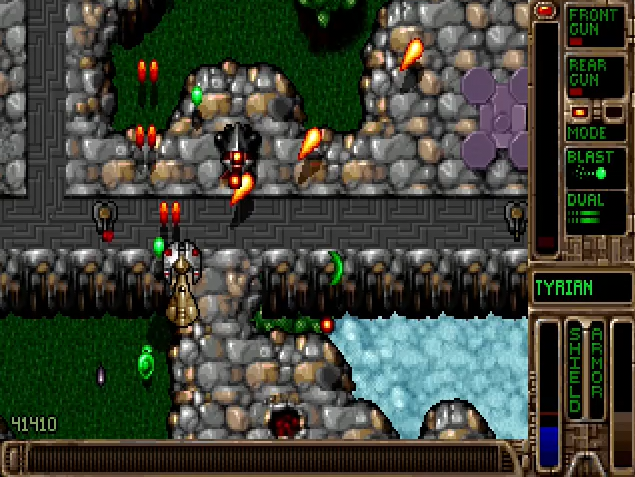
Task: Activate the Dual sidekick weapon
Action: (596, 211)
